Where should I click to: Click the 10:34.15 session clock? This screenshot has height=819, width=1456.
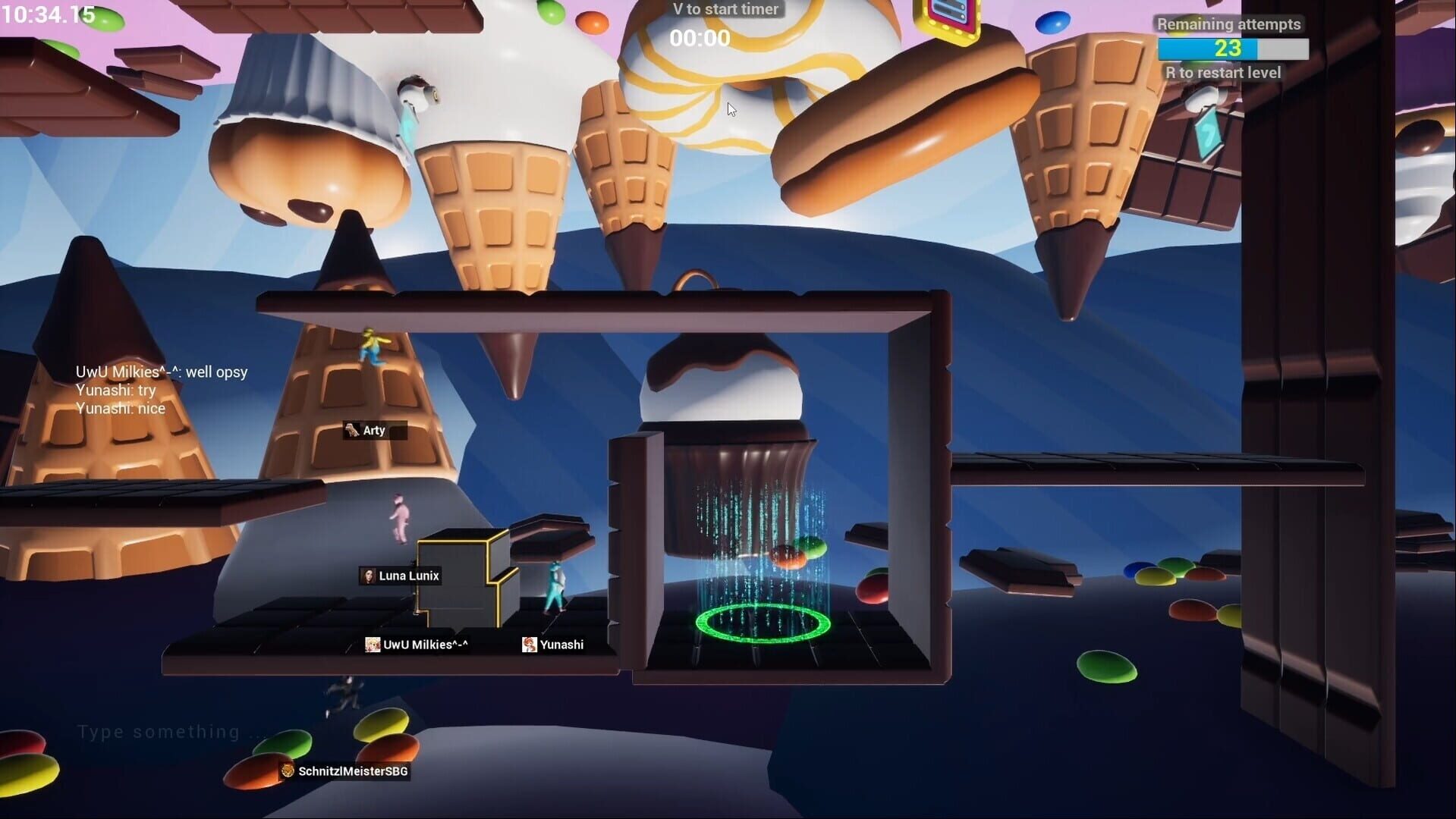pos(48,13)
